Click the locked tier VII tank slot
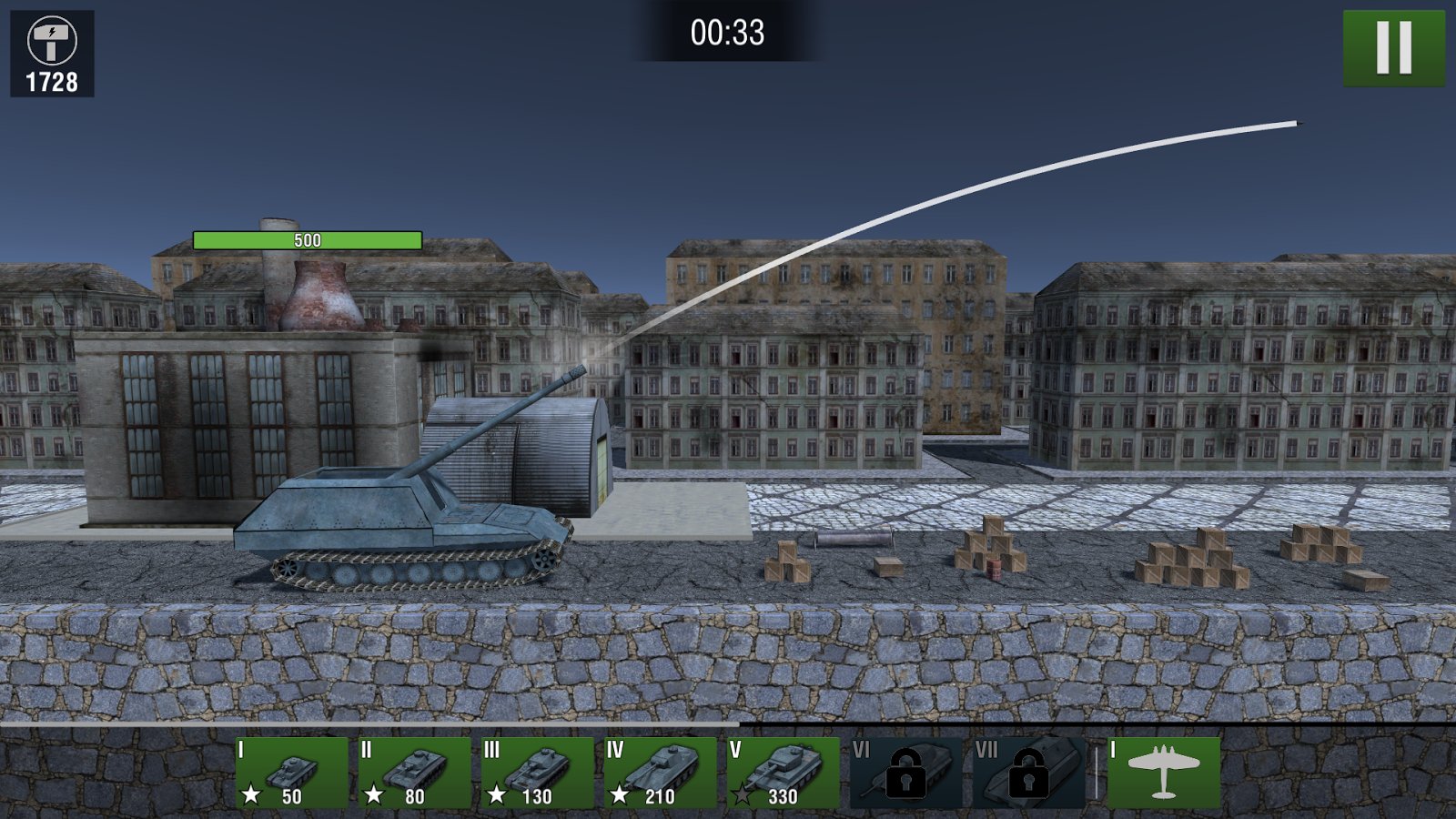 [1028, 773]
